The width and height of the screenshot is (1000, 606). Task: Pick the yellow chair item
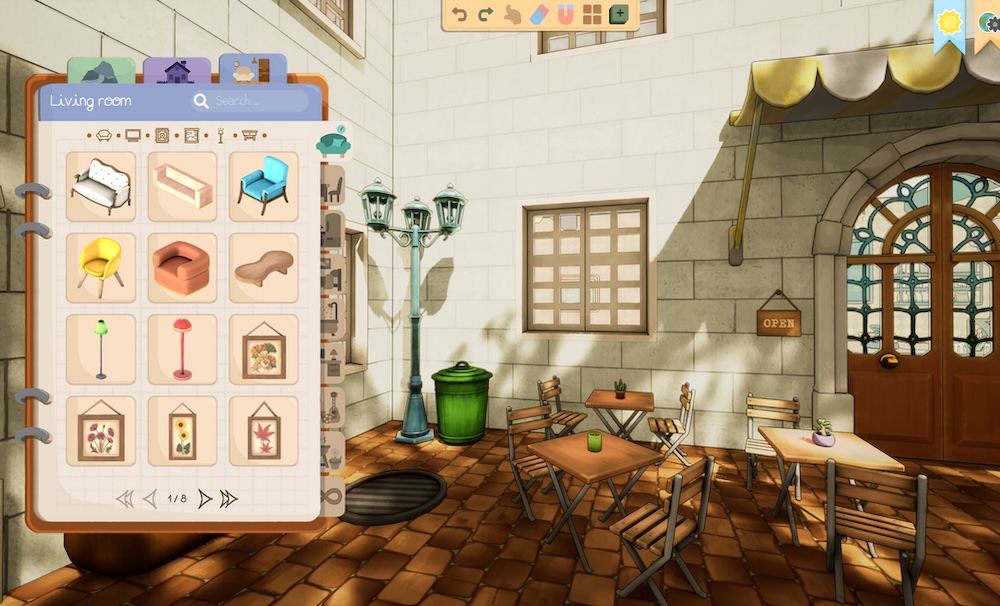101,267
